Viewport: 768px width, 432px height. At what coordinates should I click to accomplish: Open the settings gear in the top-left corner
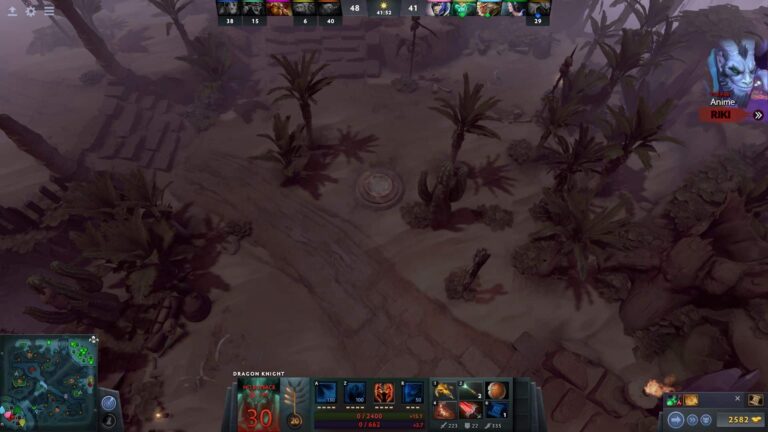tap(30, 11)
